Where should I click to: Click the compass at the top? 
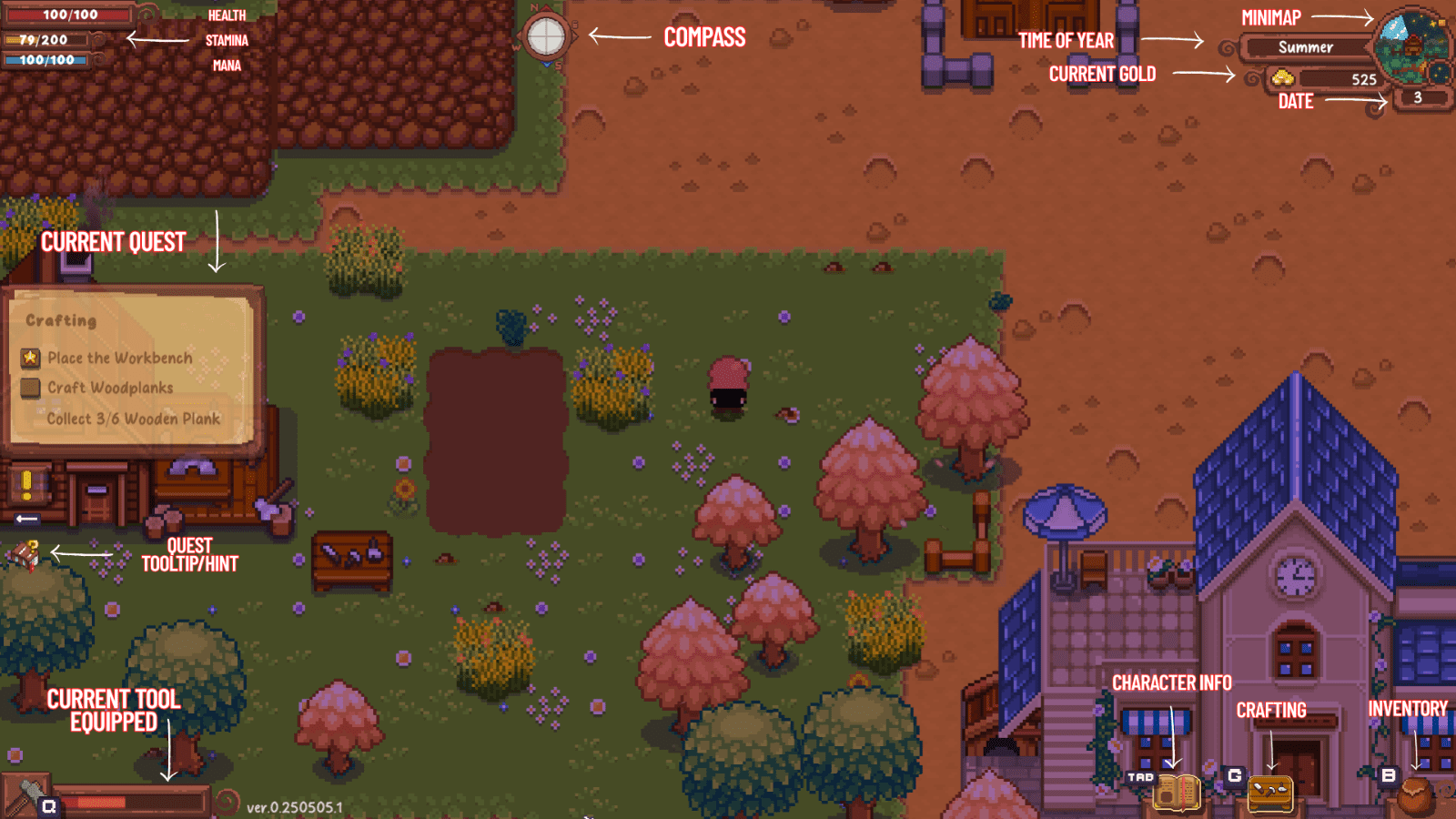(x=547, y=37)
